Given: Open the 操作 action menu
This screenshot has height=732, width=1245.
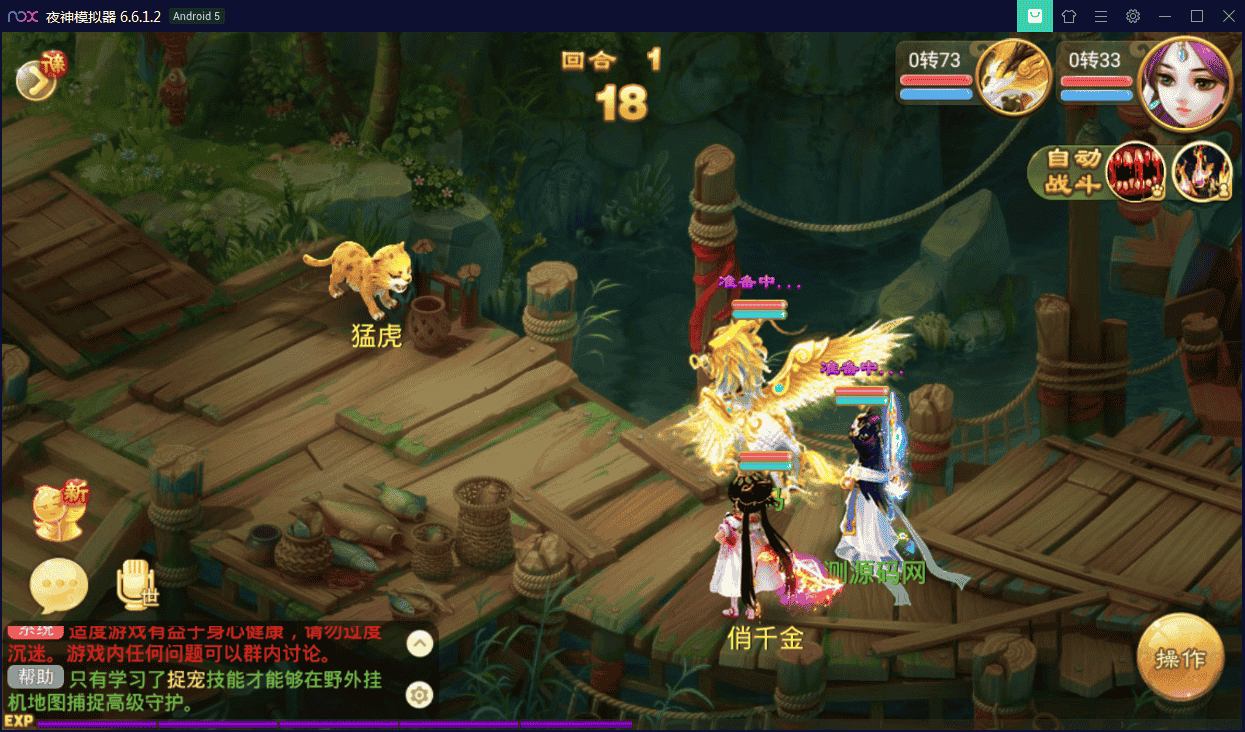Looking at the screenshot, I should point(1180,659).
